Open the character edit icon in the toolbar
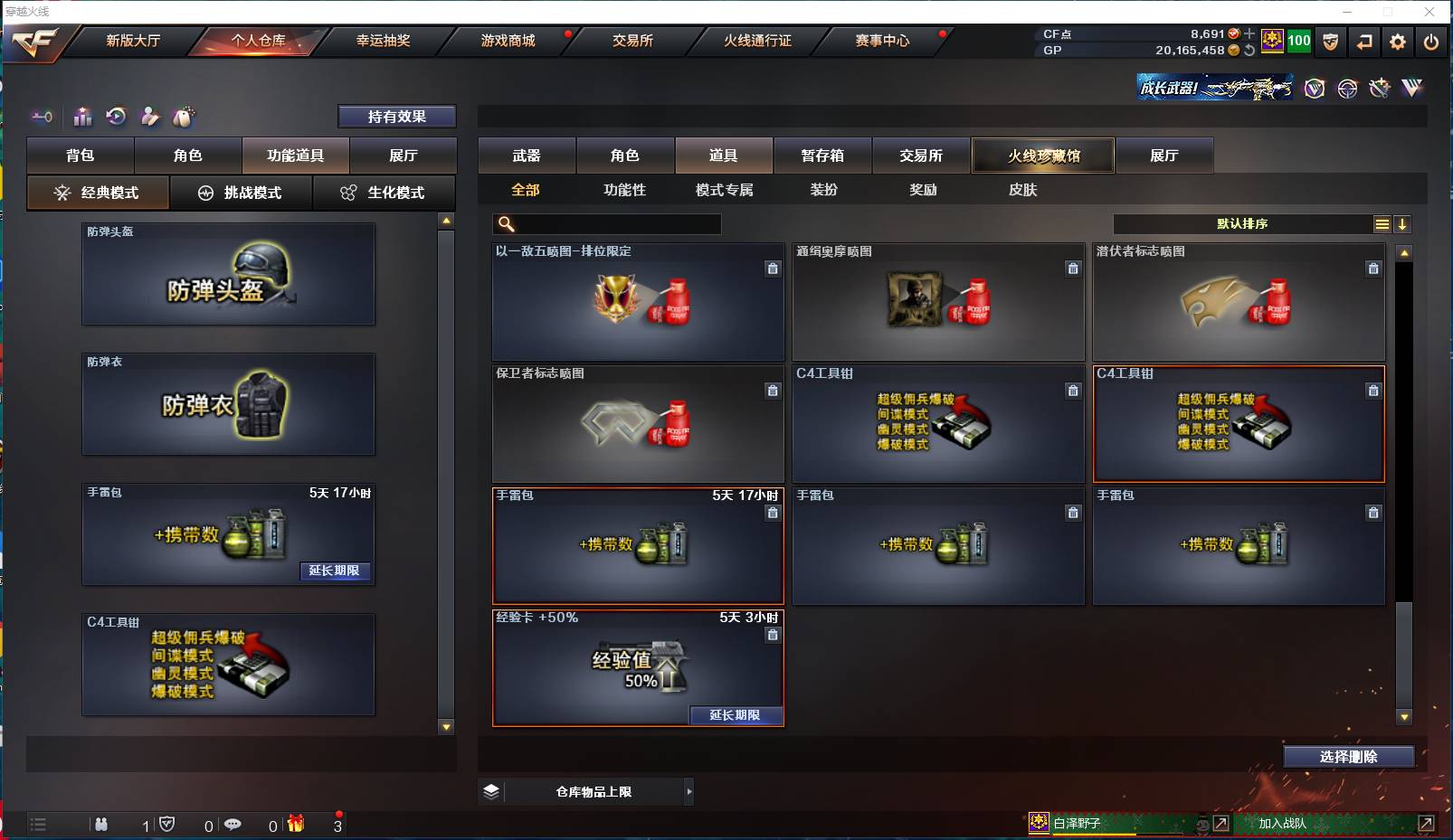Image resolution: width=1453 pixels, height=840 pixels. [x=148, y=117]
